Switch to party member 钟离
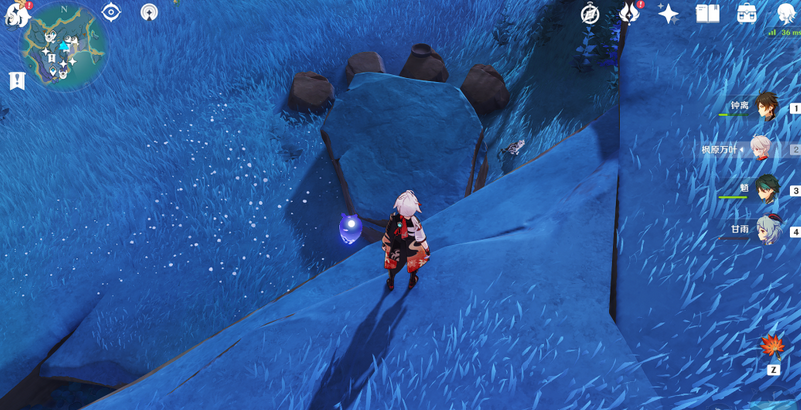Viewport: 801px width, 410px height. click(x=765, y=106)
